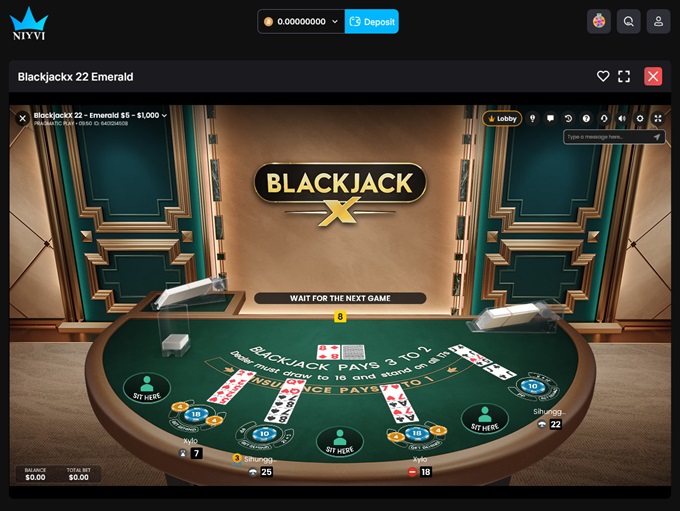Click the blue Deposit button
Viewport: 680px width, 511px height.
[372, 21]
